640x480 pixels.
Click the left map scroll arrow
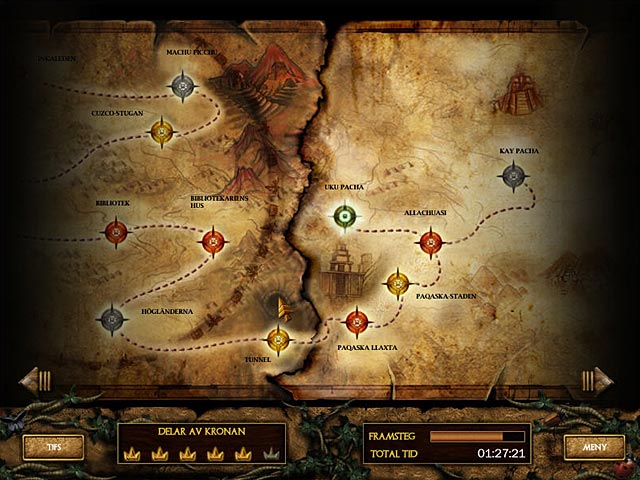34,379
